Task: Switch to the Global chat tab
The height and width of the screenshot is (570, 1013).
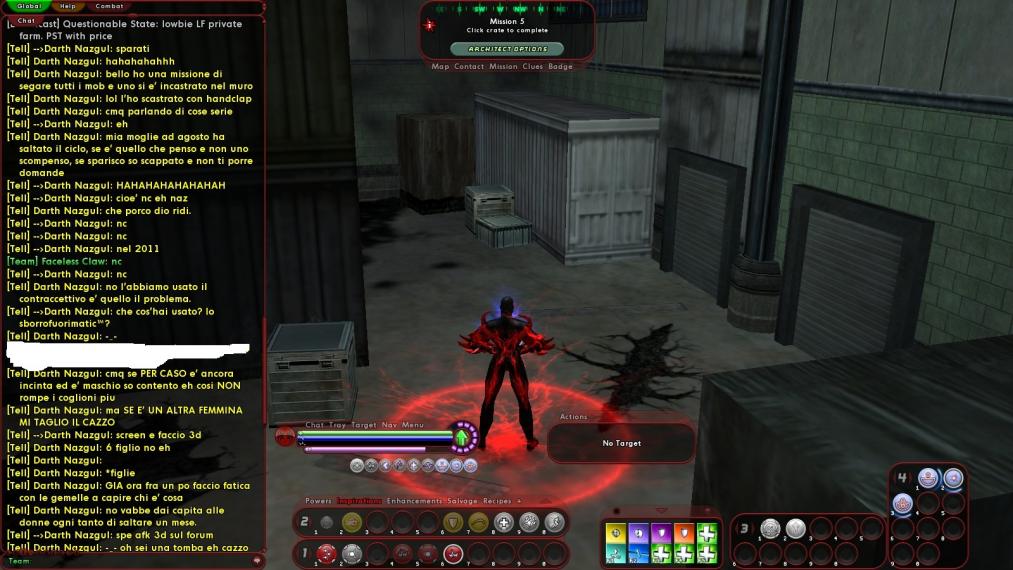Action: (x=28, y=6)
